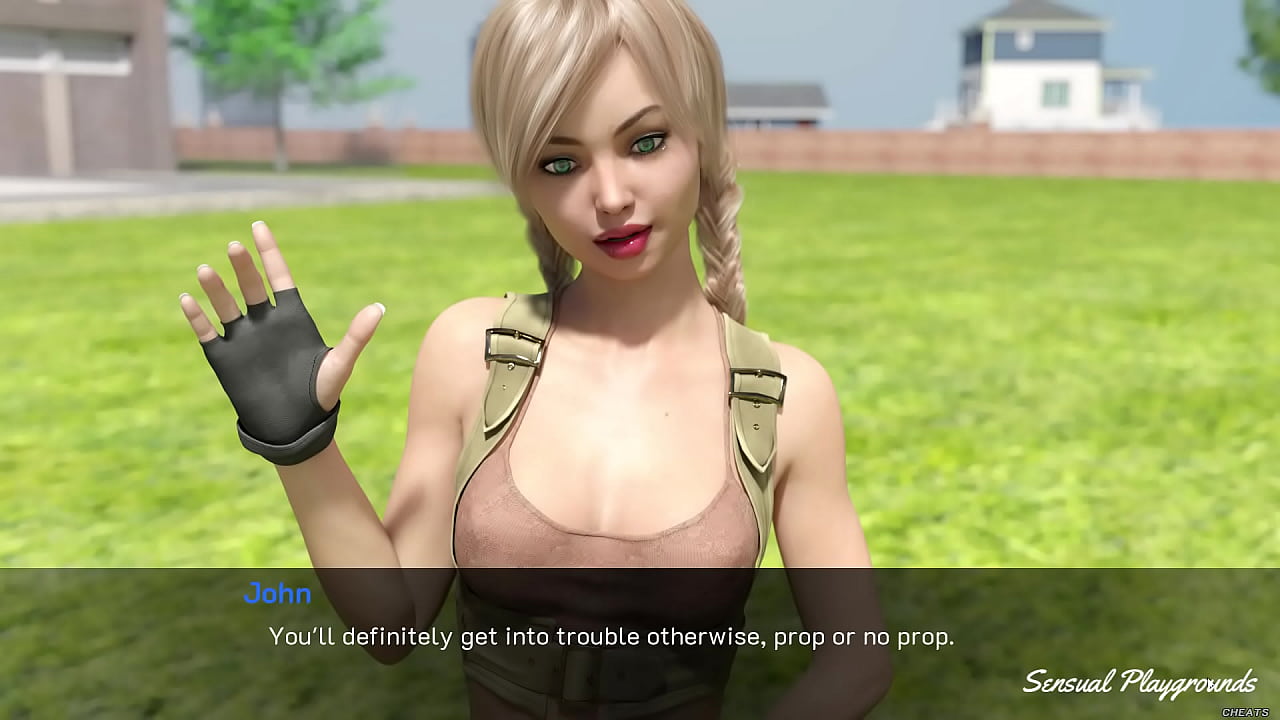Advance John's dialogue by clicking the text box

click(610, 637)
